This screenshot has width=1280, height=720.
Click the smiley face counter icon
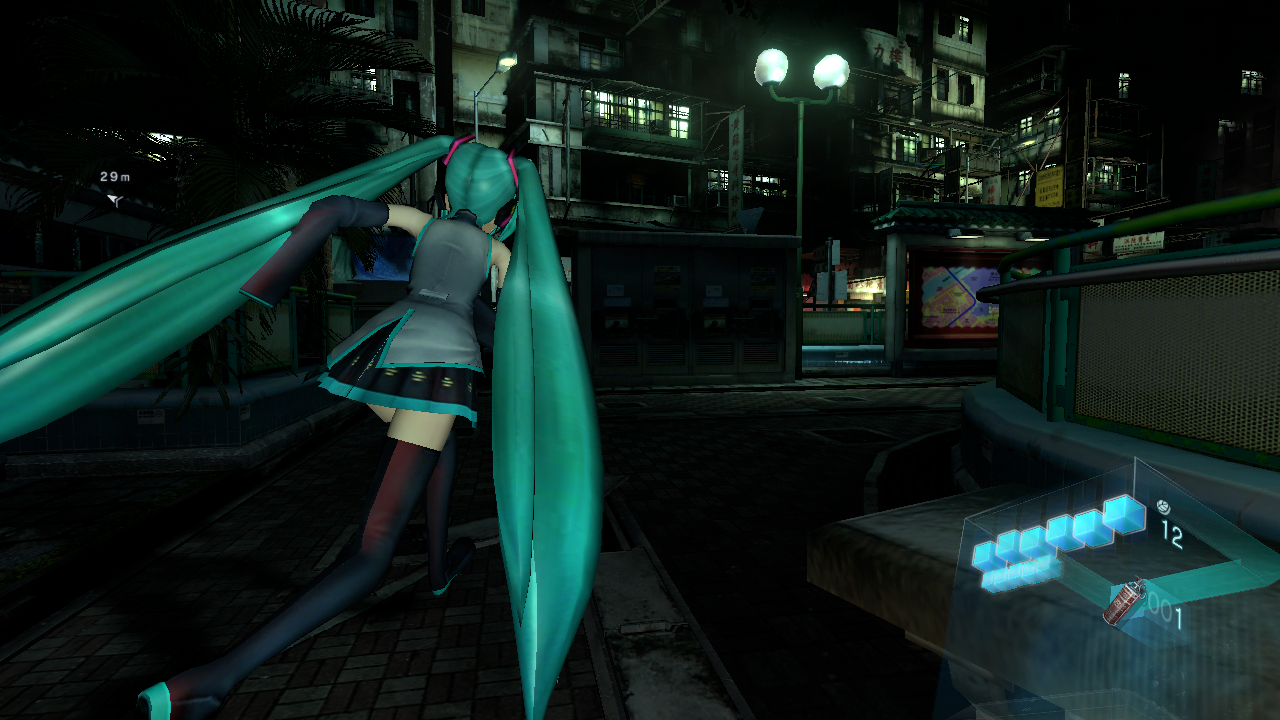tap(1164, 508)
